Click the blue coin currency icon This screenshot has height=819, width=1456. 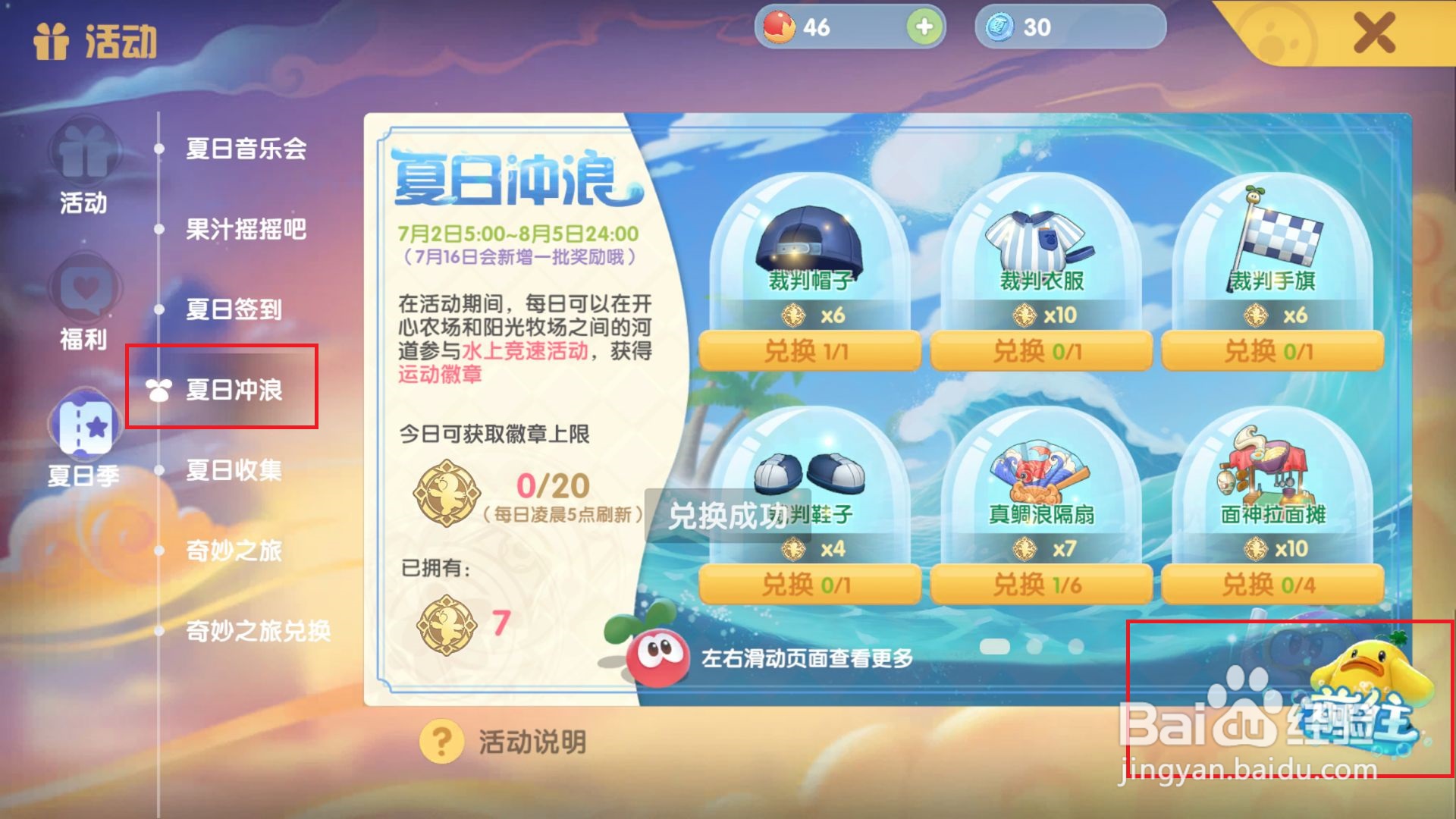[x=1000, y=26]
